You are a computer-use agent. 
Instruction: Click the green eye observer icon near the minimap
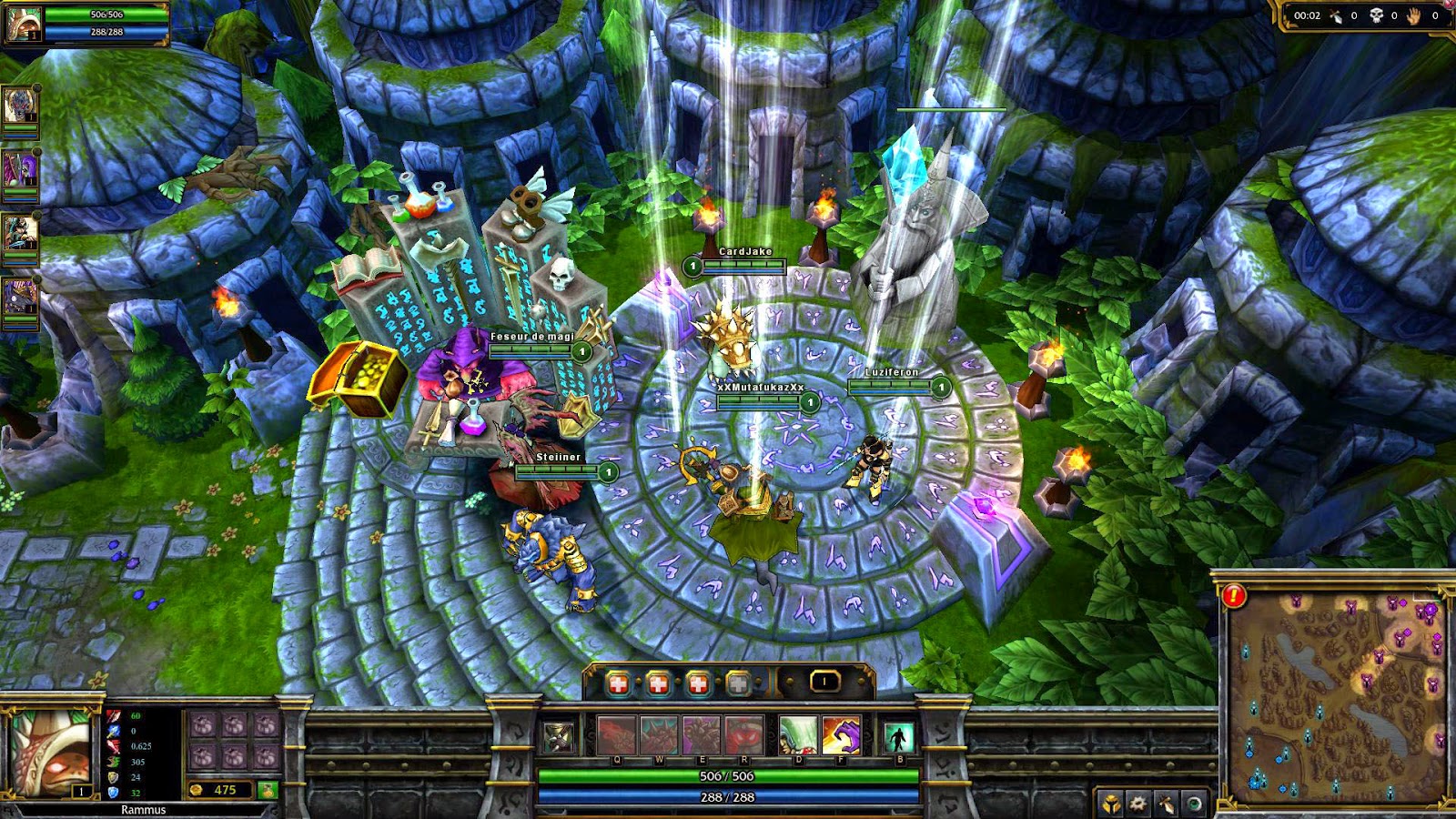click(1195, 804)
